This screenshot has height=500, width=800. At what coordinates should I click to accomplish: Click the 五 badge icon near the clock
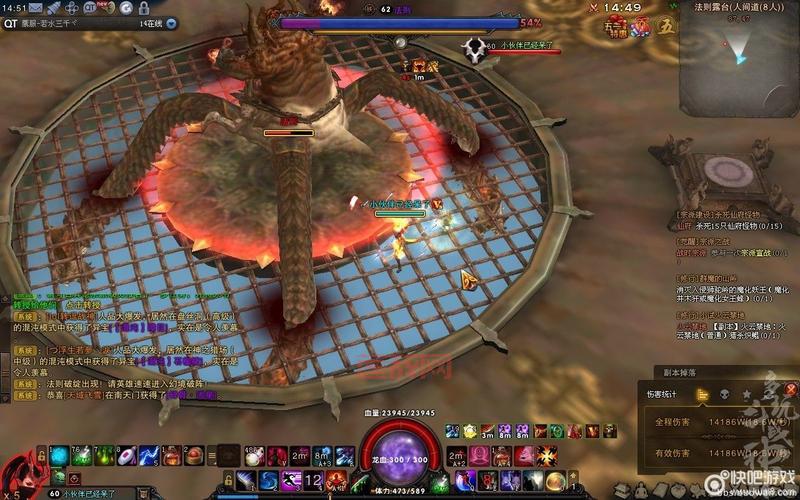667,27
